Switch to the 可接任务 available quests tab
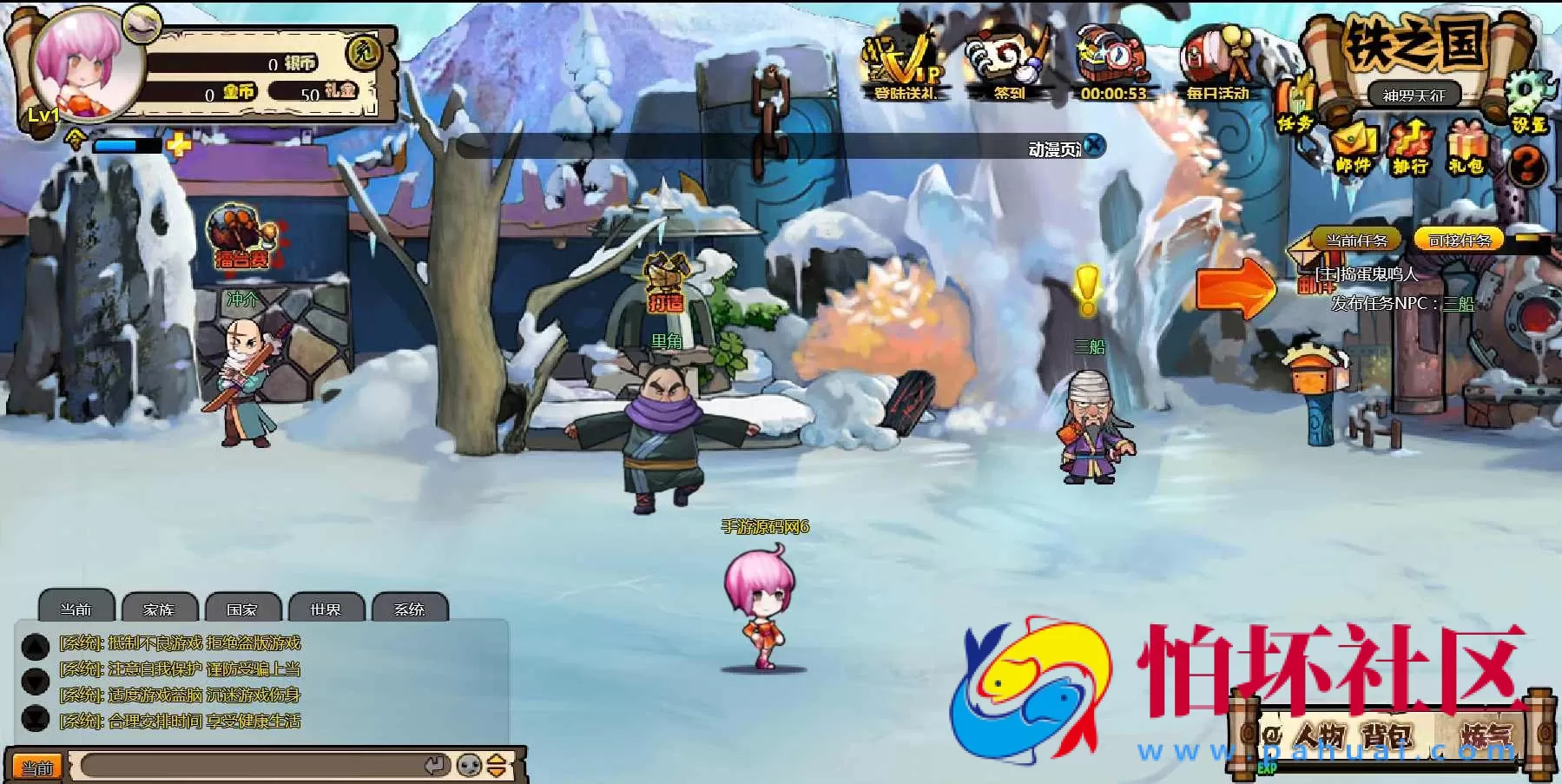1562x784 pixels. 1460,240
